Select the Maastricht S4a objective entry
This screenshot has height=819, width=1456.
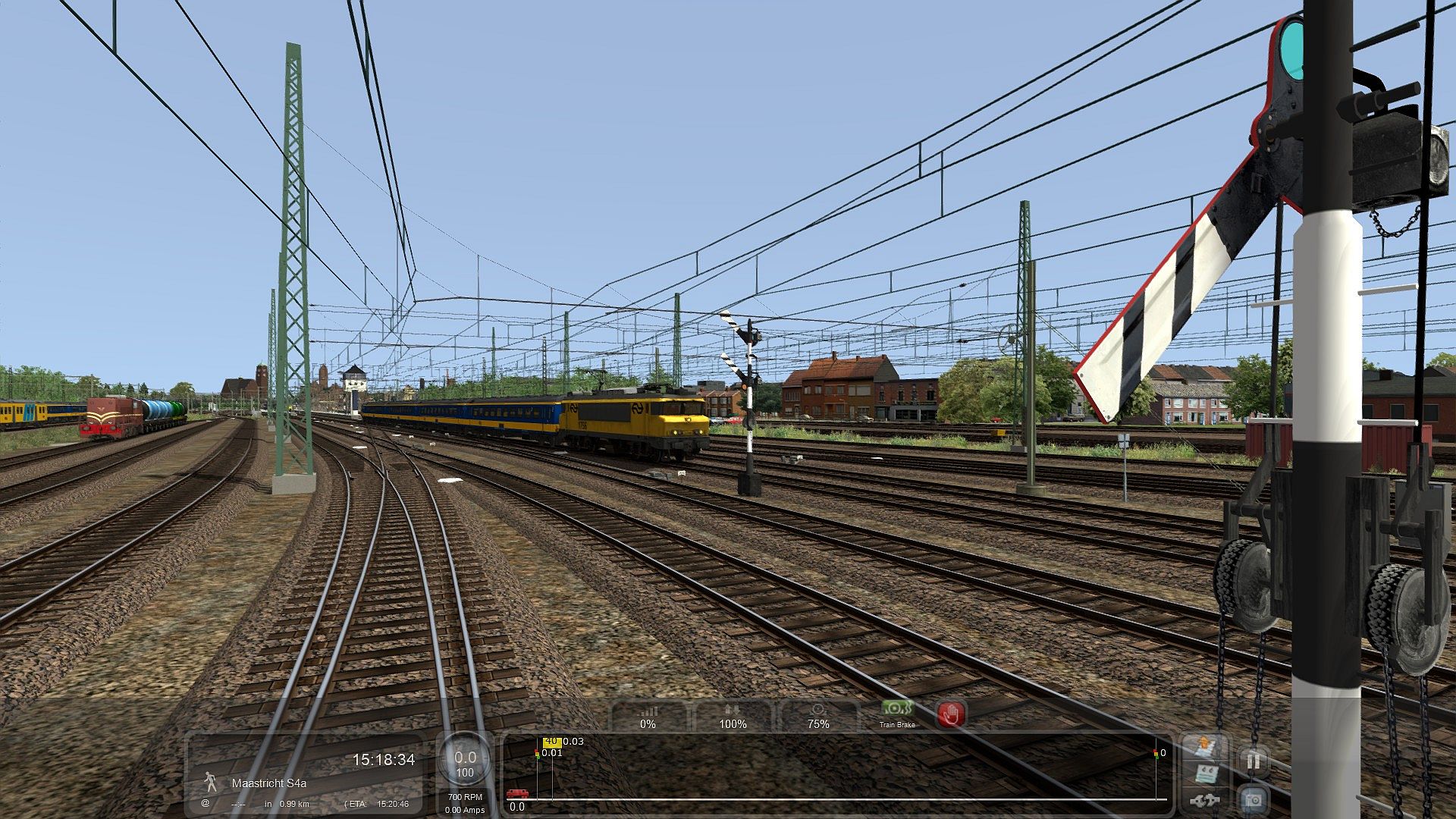coord(269,783)
